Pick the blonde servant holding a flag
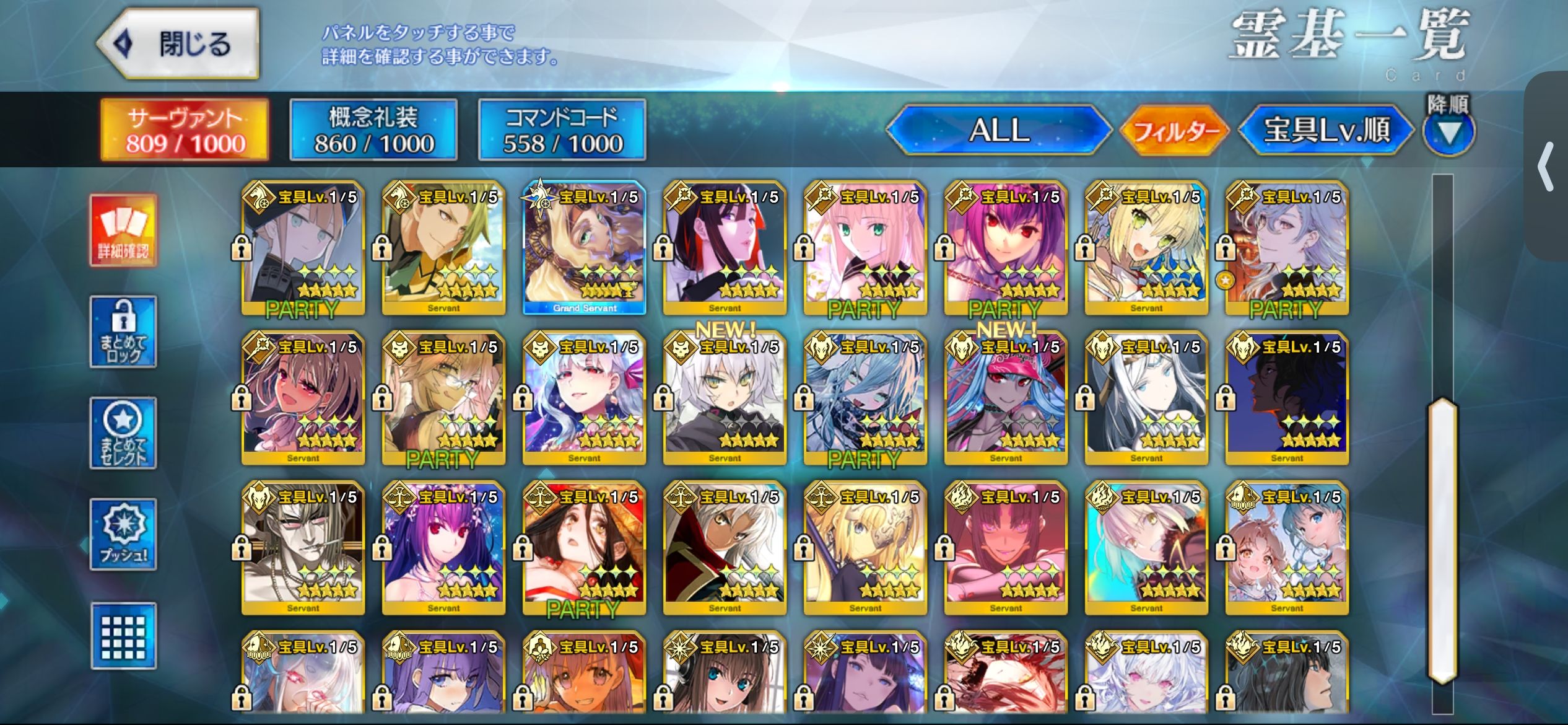Image resolution: width=1568 pixels, height=725 pixels. coord(865,548)
